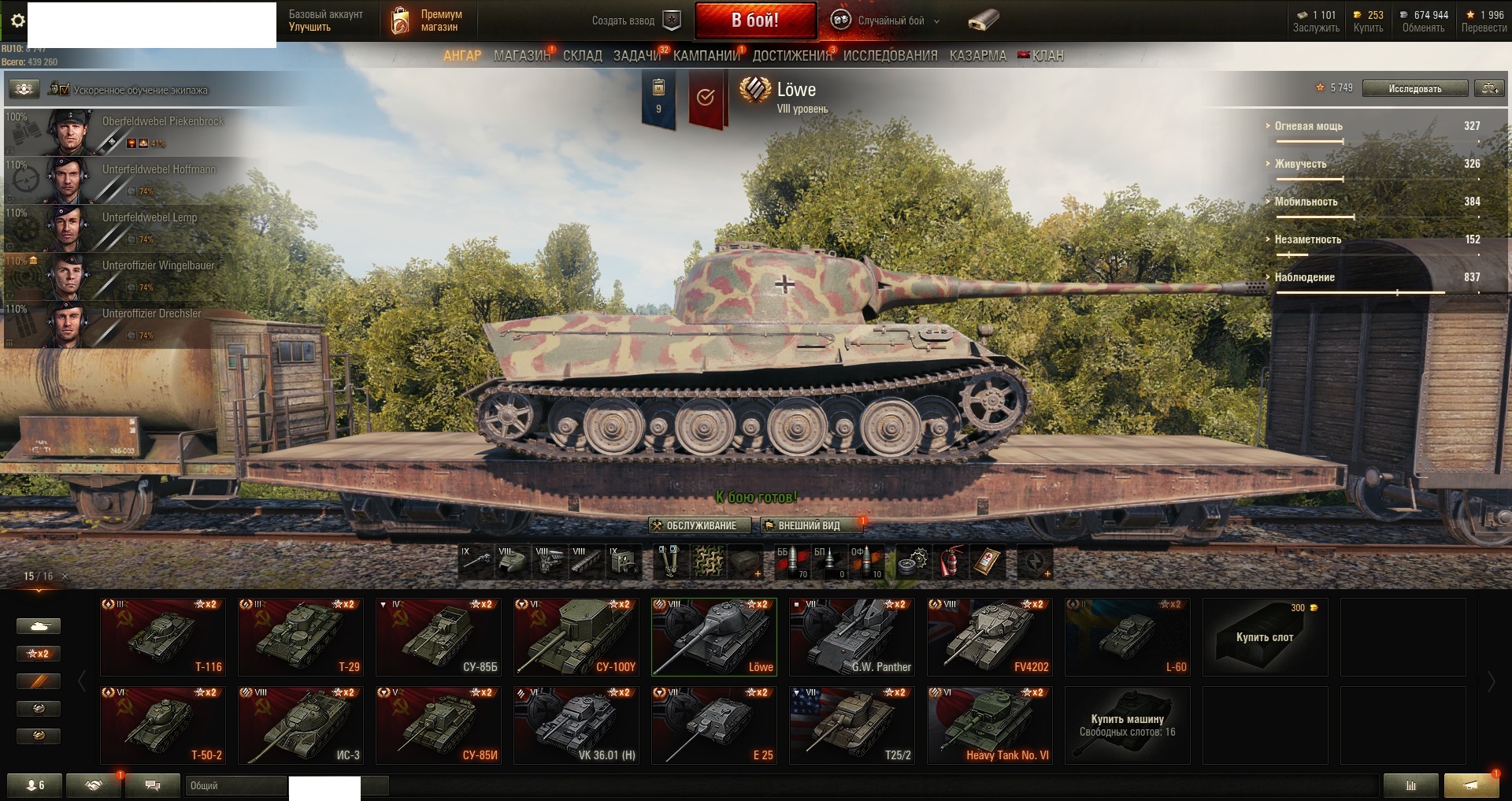Open the ОБСЛУЖИВАНИЕ service window
1512x801 pixels.
click(x=694, y=525)
